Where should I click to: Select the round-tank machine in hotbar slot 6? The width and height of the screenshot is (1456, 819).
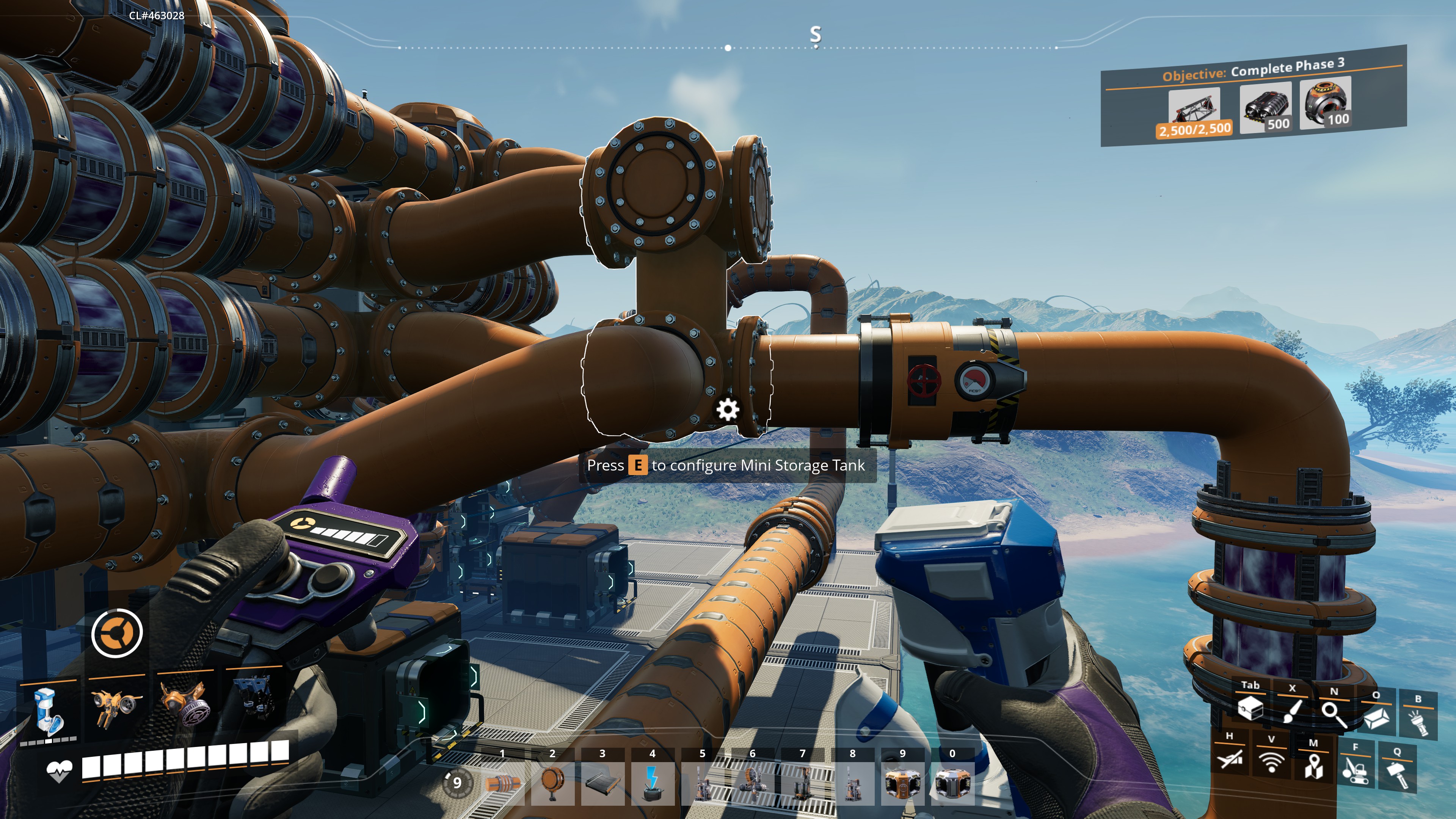coord(752,783)
